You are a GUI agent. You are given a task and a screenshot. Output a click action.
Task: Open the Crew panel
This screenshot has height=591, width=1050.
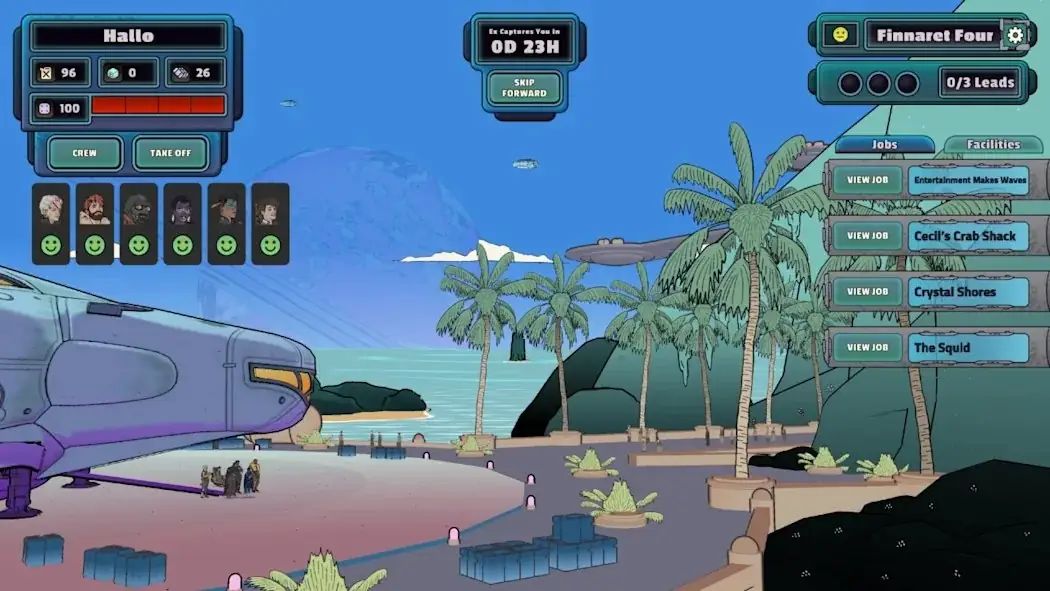tap(85, 153)
